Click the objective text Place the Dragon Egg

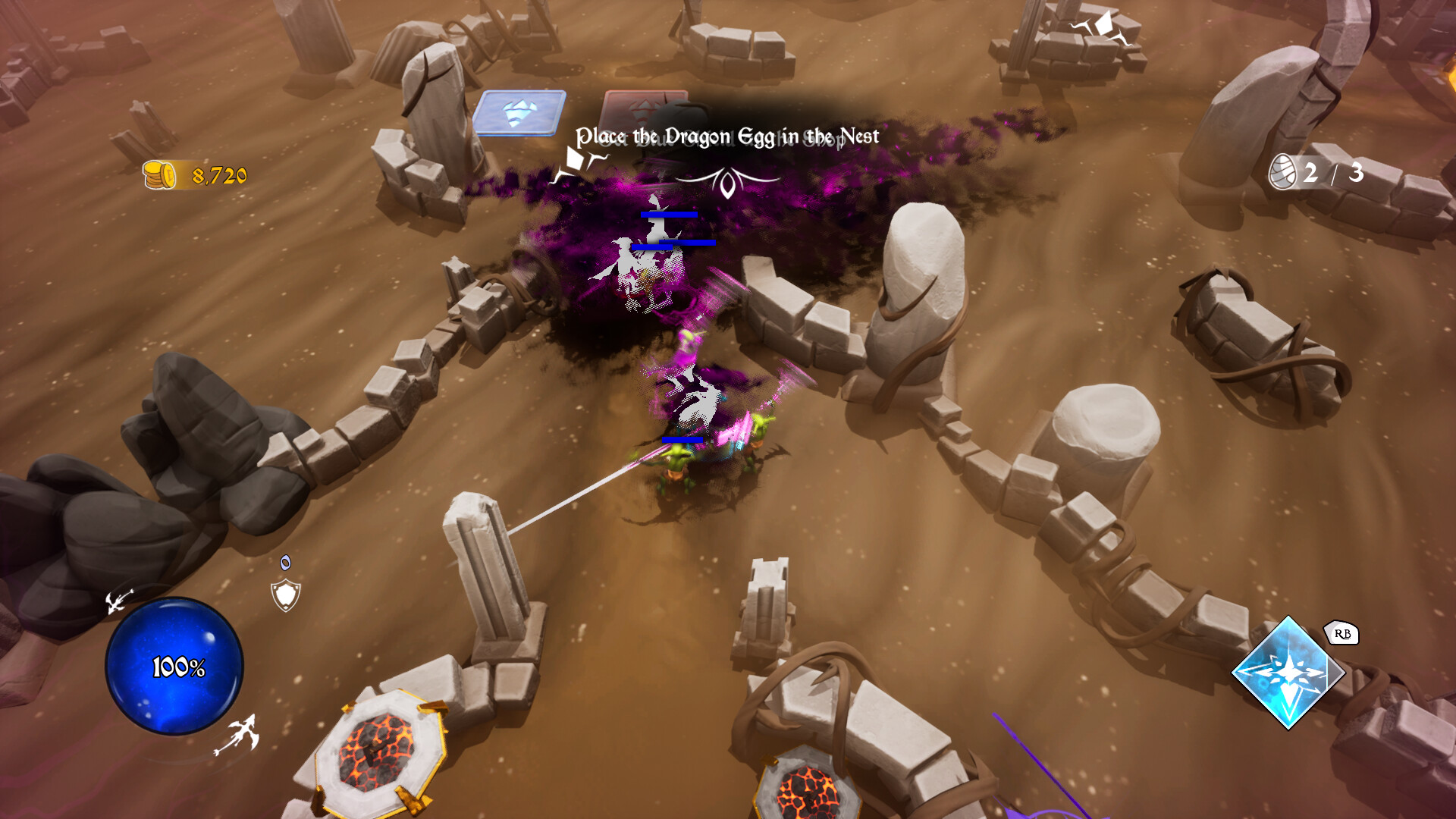pos(728,134)
